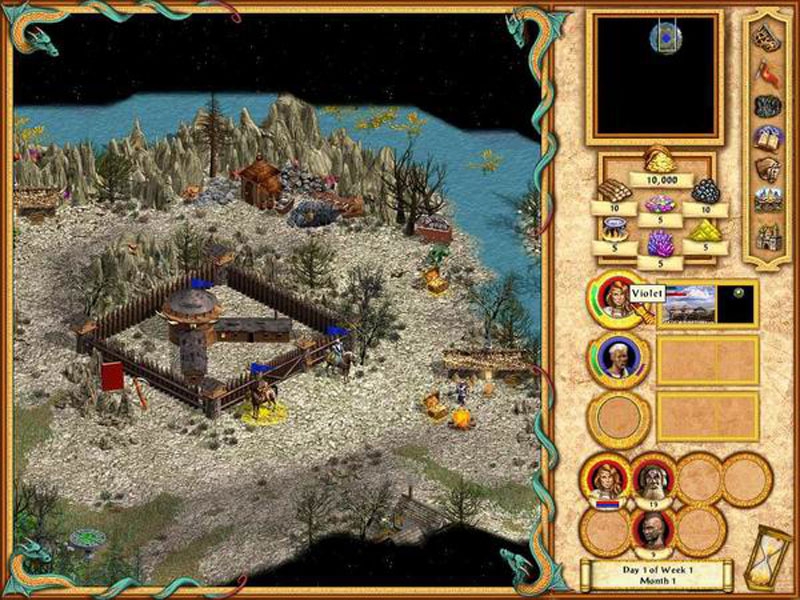
Task: Choose the bald creature stack of 9
Action: [653, 529]
